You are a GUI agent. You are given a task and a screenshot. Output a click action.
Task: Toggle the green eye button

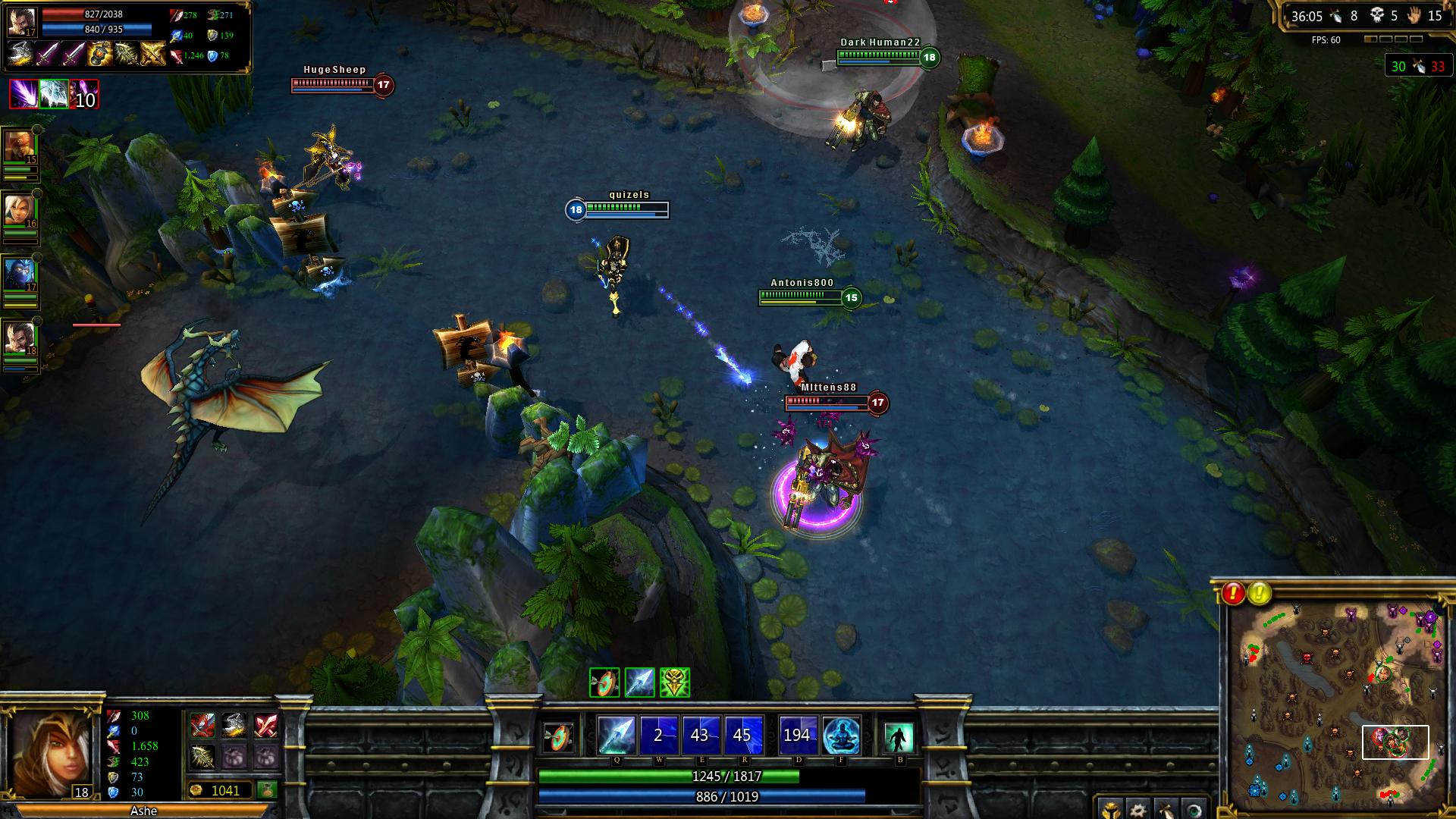coord(1193,808)
